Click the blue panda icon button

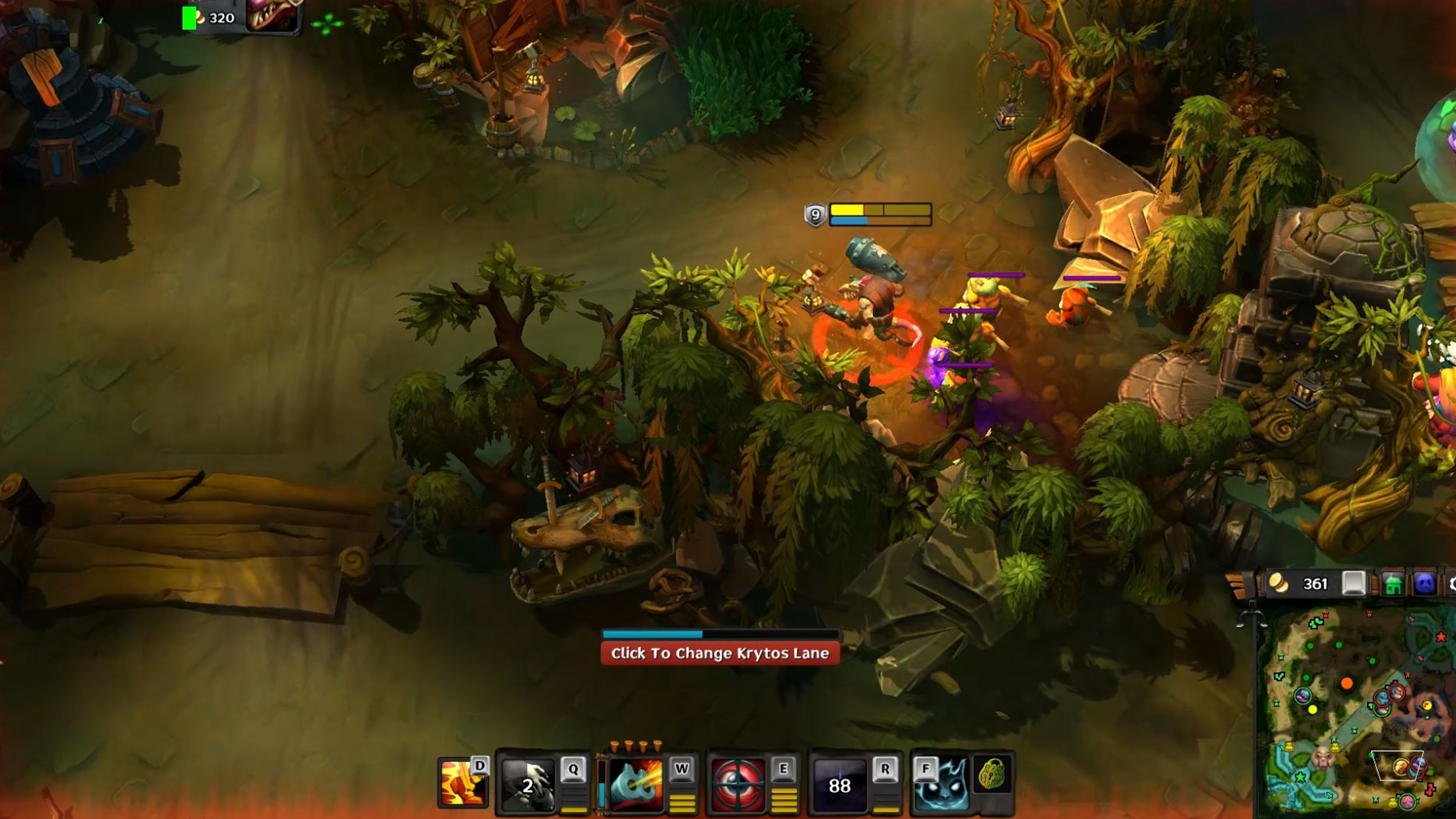pos(1424,584)
